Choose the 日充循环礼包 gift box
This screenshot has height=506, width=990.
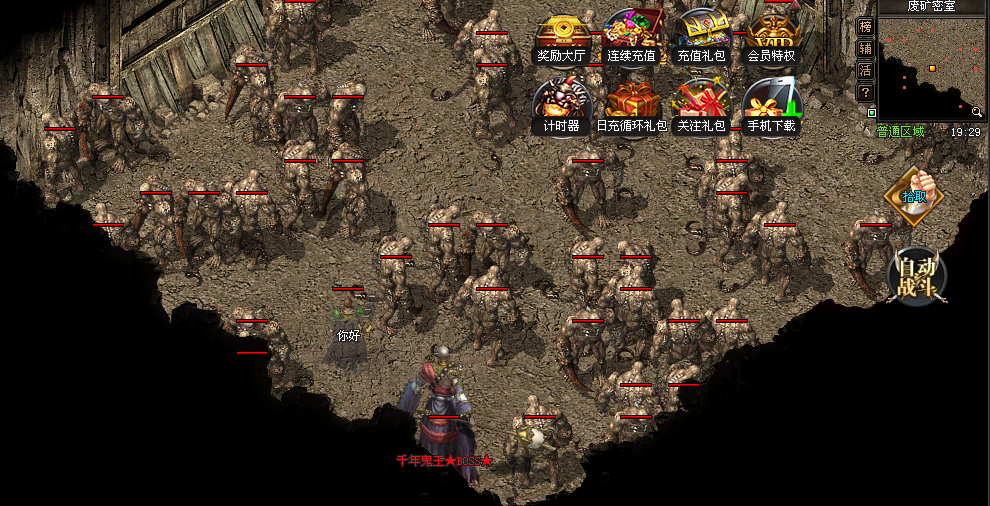[x=631, y=106]
